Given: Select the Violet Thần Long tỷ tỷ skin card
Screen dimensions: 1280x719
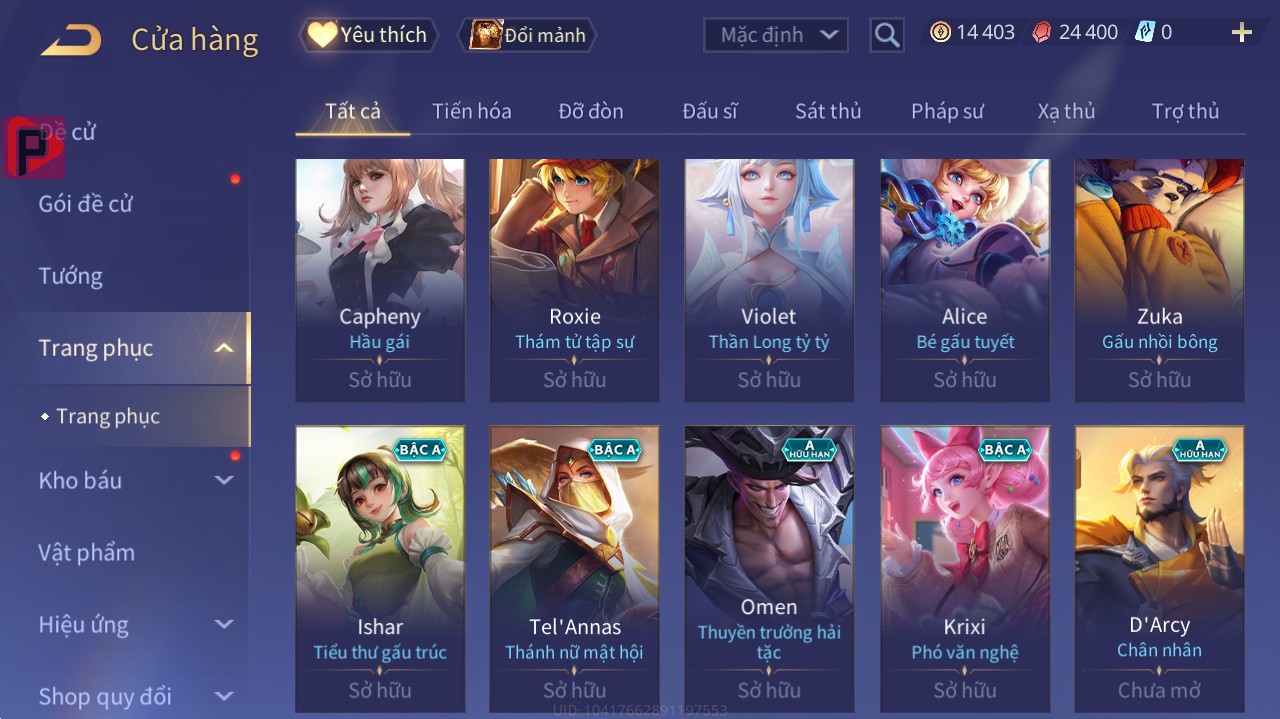Looking at the screenshot, I should point(769,280).
